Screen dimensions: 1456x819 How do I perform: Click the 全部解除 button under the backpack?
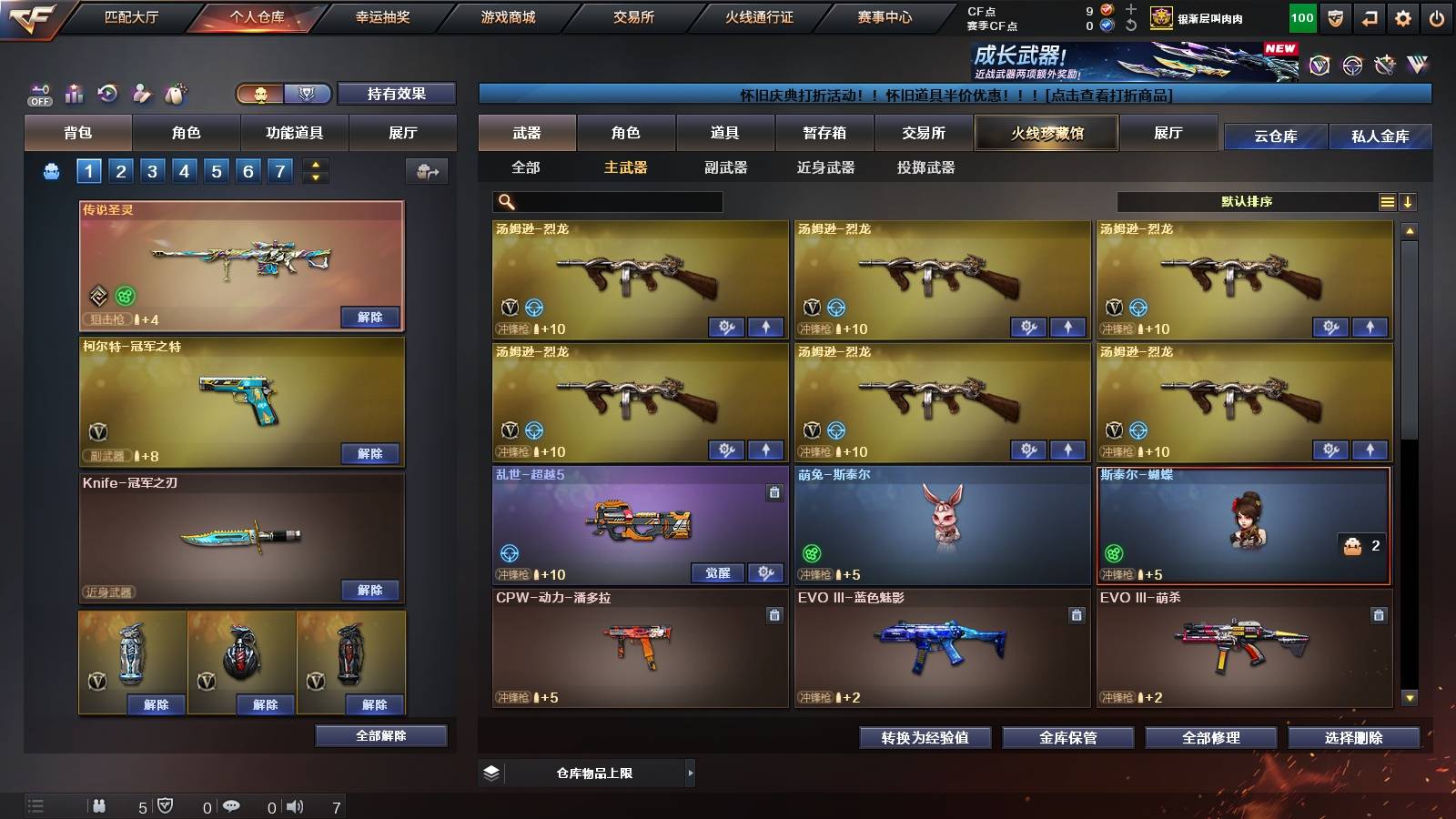click(382, 735)
